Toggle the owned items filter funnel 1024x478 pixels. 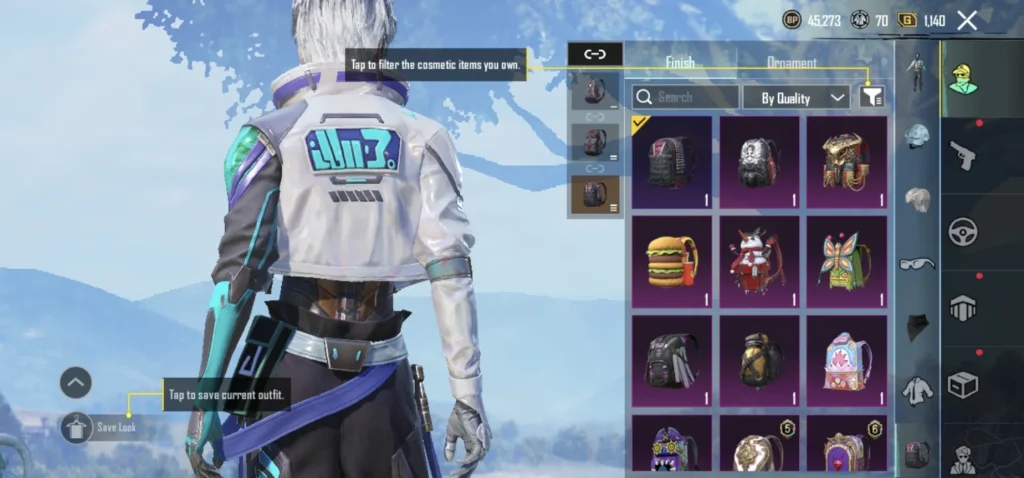(872, 97)
